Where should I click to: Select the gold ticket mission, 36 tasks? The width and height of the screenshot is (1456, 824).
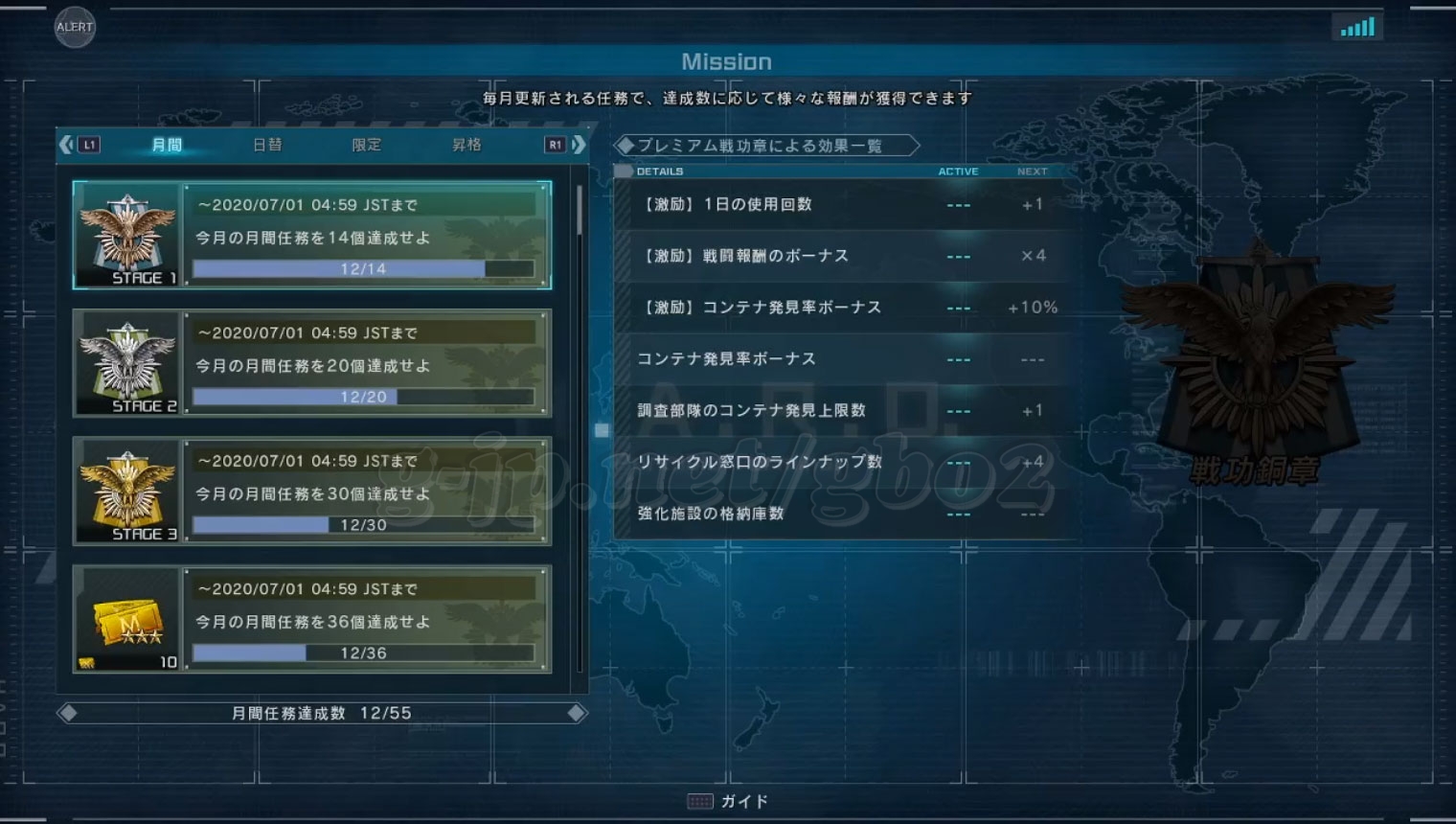[312, 620]
